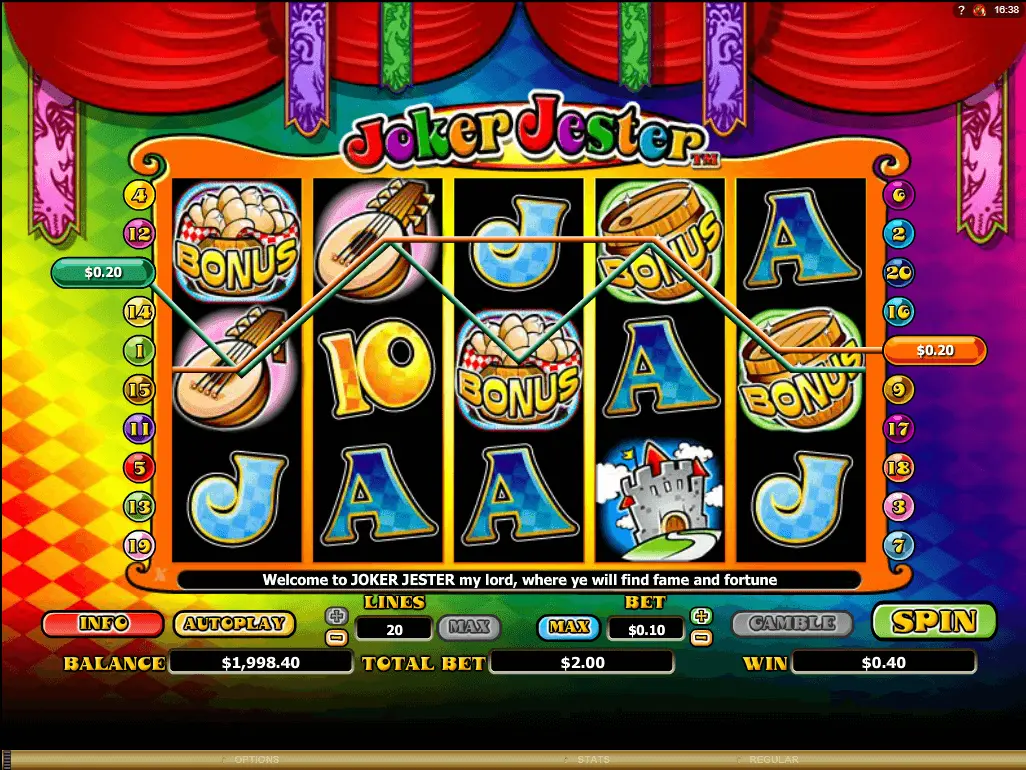1026x770 pixels.
Task: Hit the green SPIN button
Action: pyautogui.click(x=934, y=621)
